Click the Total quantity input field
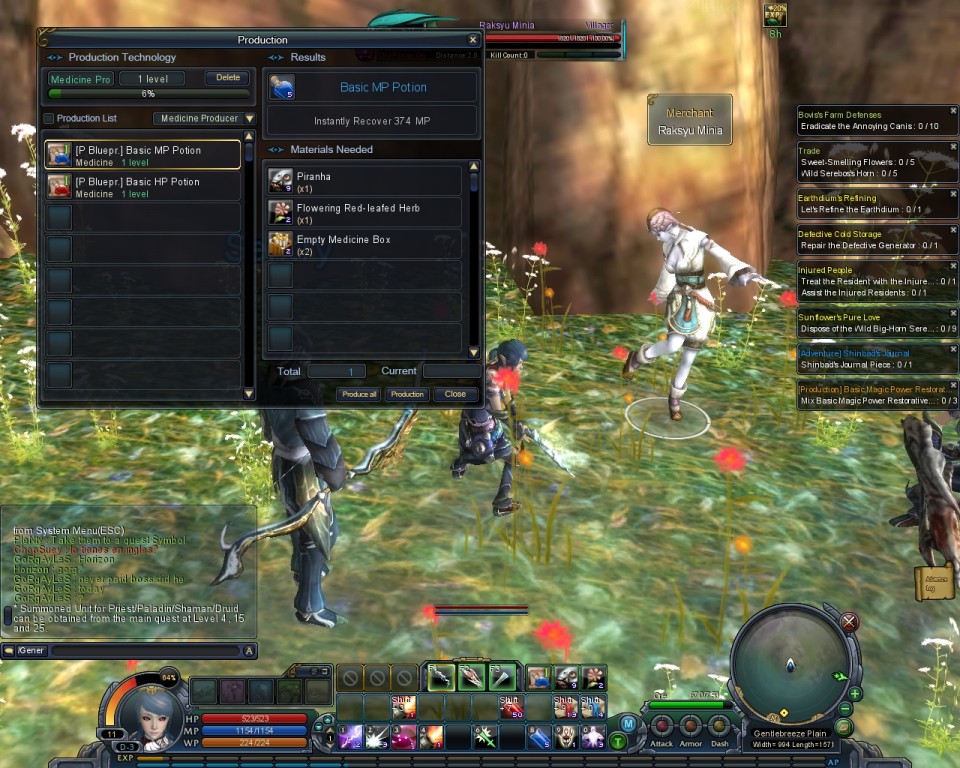 click(x=336, y=371)
